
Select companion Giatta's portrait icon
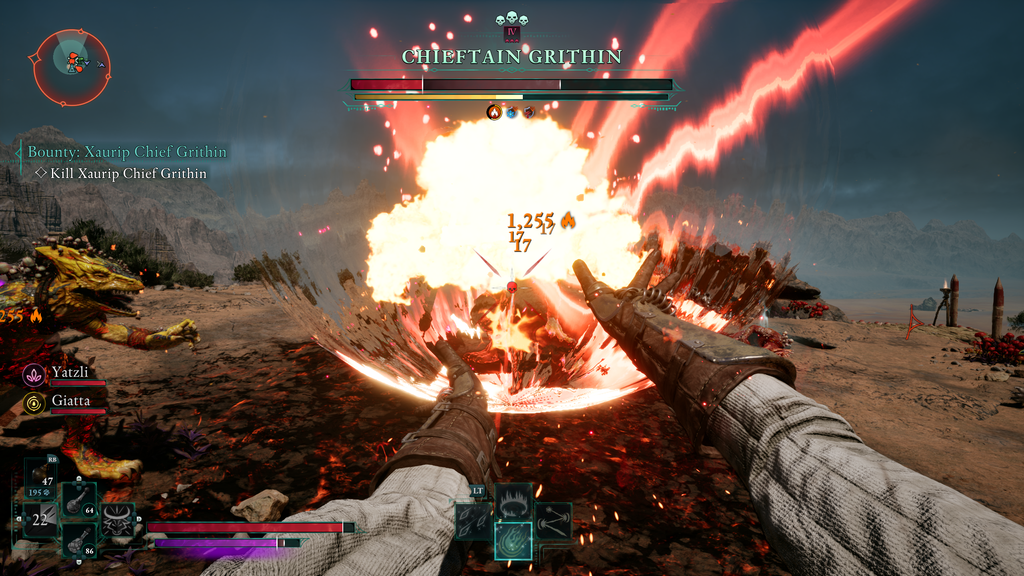point(33,402)
